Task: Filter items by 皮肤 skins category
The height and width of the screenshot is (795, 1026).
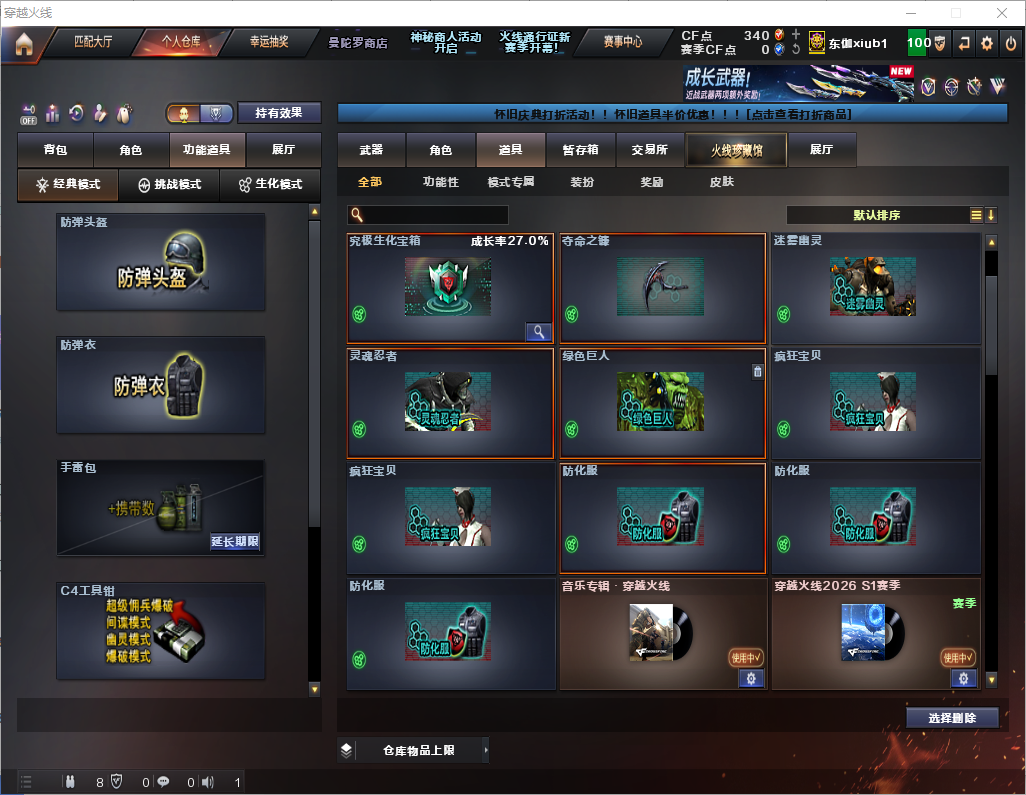Action: click(721, 182)
